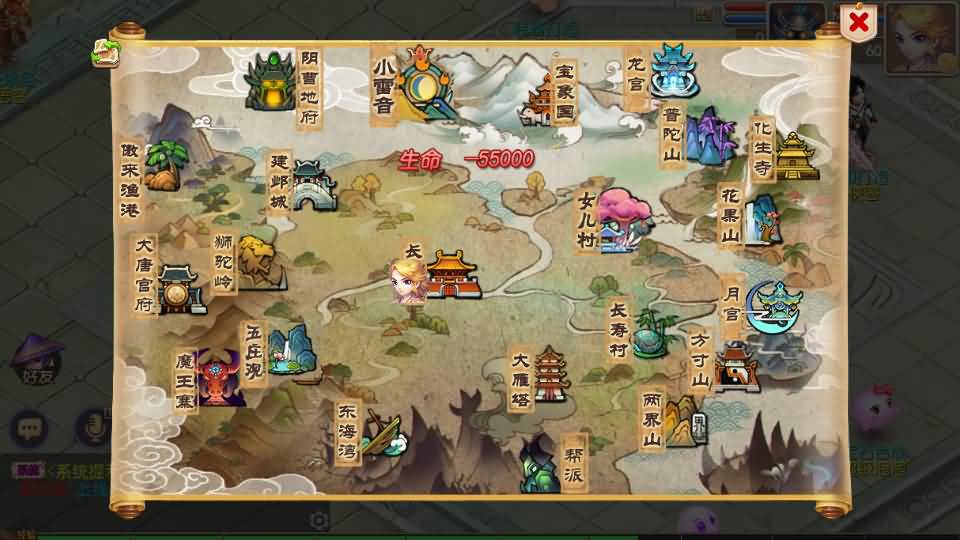The height and width of the screenshot is (540, 960).
Task: Go to 龙宫 palace location
Action: (672, 68)
